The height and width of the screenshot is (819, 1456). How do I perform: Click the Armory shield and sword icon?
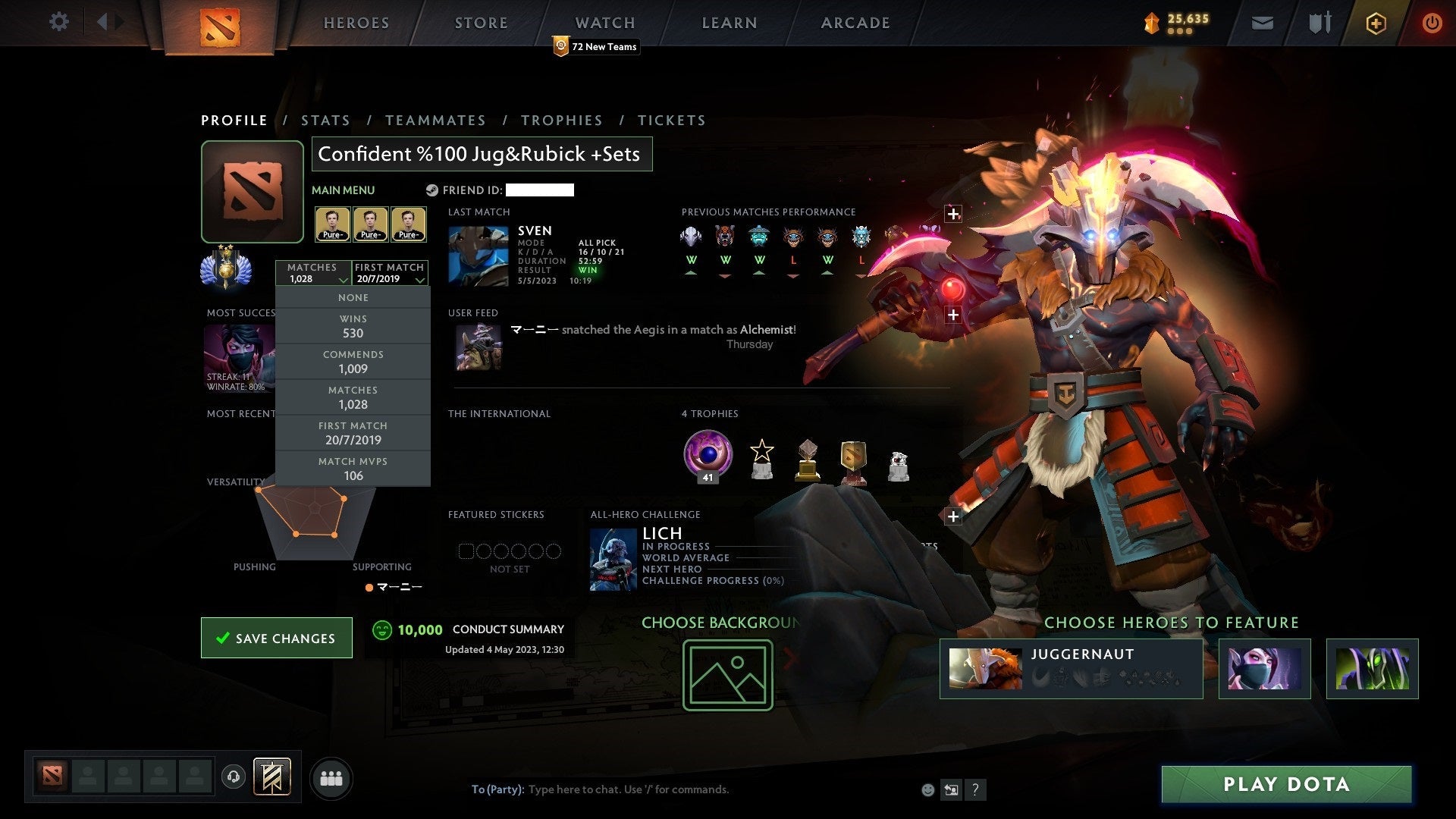[1319, 23]
